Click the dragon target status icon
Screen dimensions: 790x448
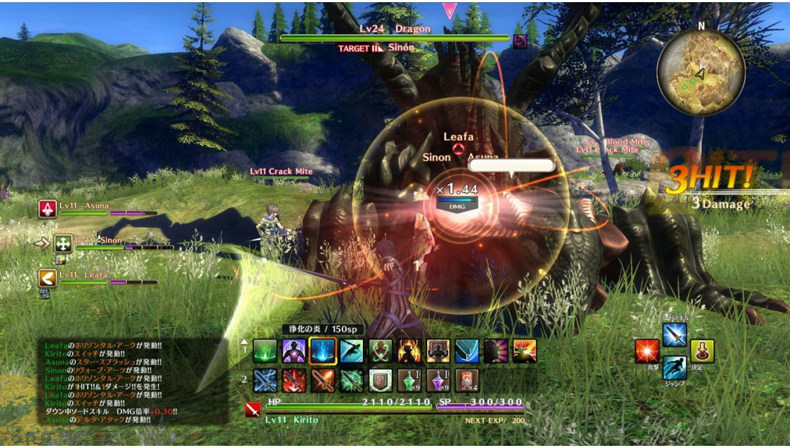click(520, 41)
